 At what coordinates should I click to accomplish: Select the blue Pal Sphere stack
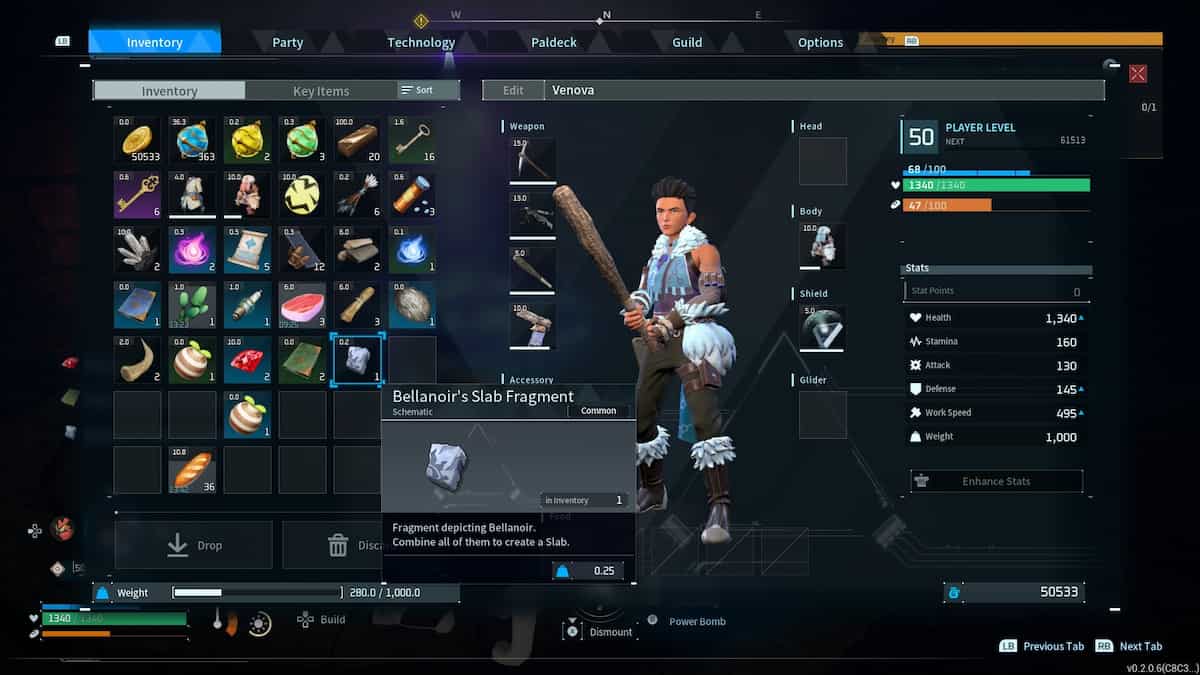click(x=192, y=139)
